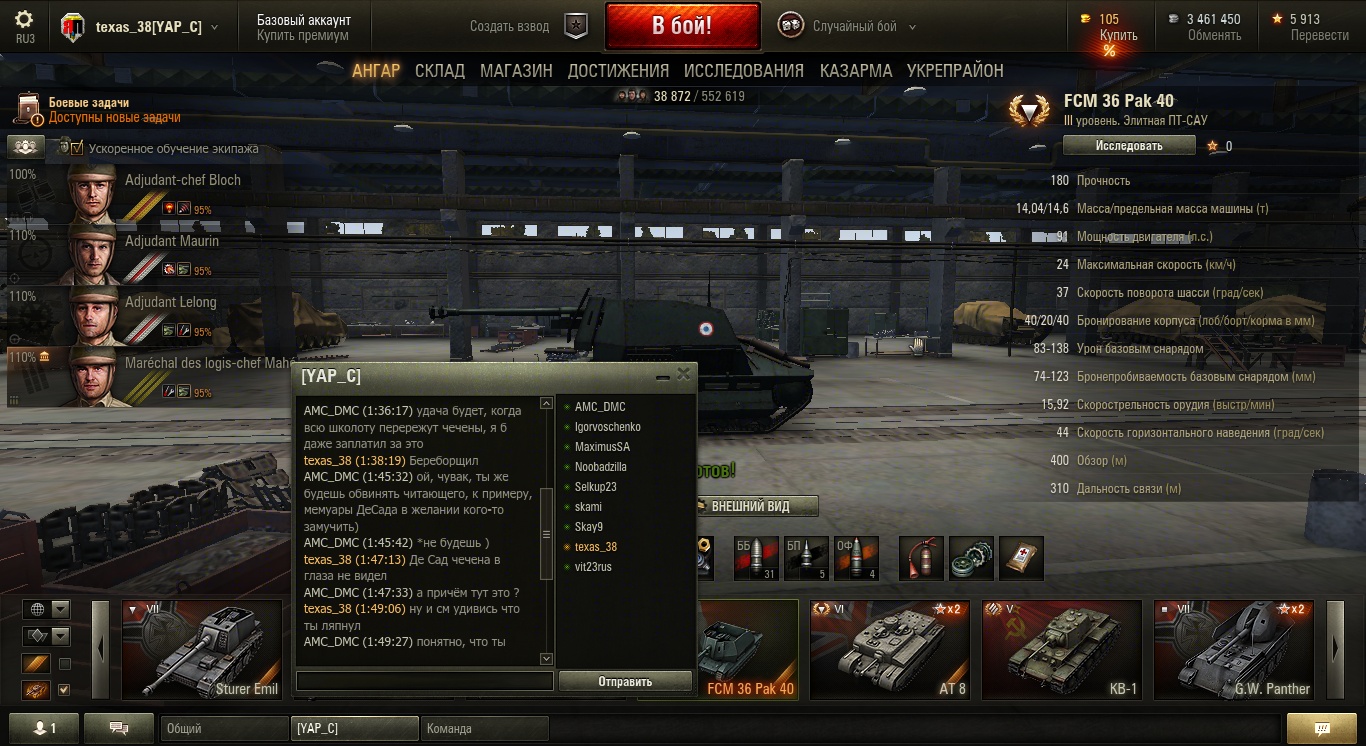Image resolution: width=1366 pixels, height=746 pixels.
Task: Select player Noobadzilla in the chat list
Action: (x=601, y=467)
